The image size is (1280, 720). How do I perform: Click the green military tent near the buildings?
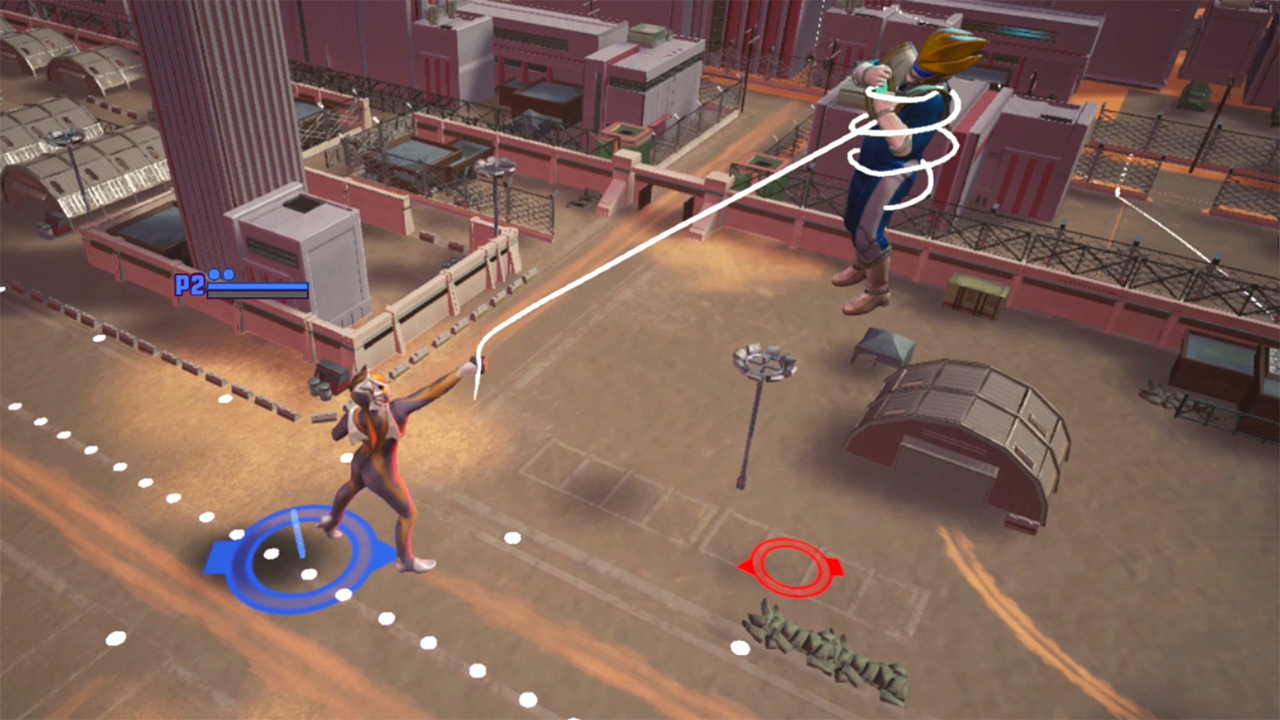click(885, 345)
